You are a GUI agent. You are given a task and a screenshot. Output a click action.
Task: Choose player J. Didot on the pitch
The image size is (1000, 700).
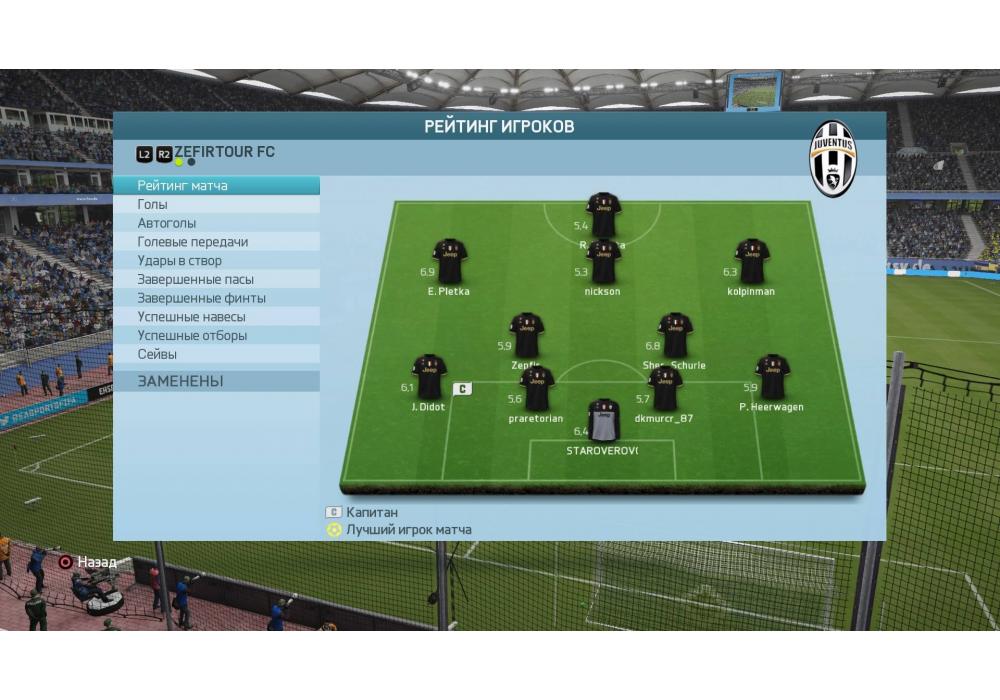click(429, 377)
